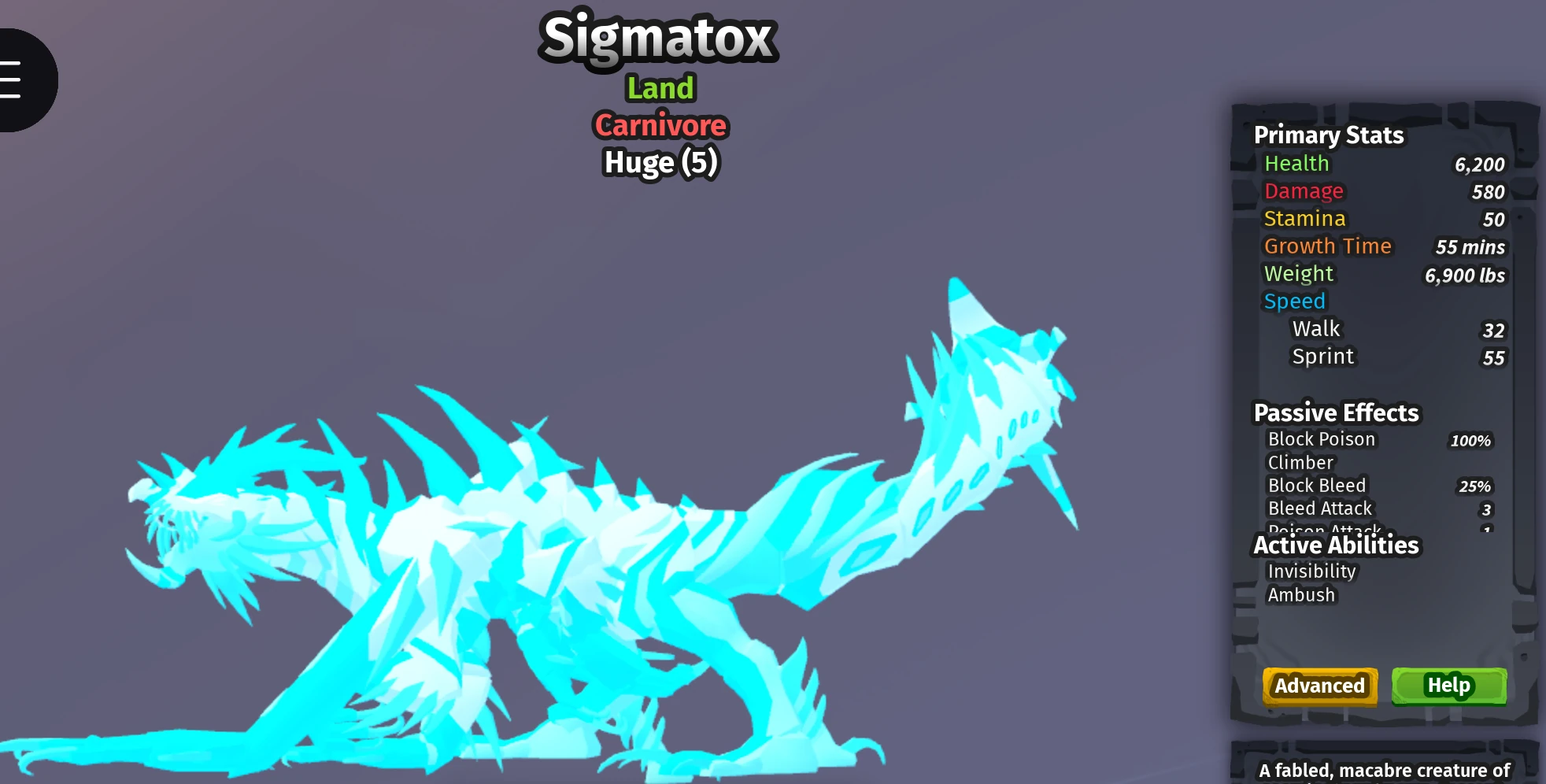Image resolution: width=1546 pixels, height=784 pixels.
Task: Click the Block Bleed passive effect
Action: 1317,486
